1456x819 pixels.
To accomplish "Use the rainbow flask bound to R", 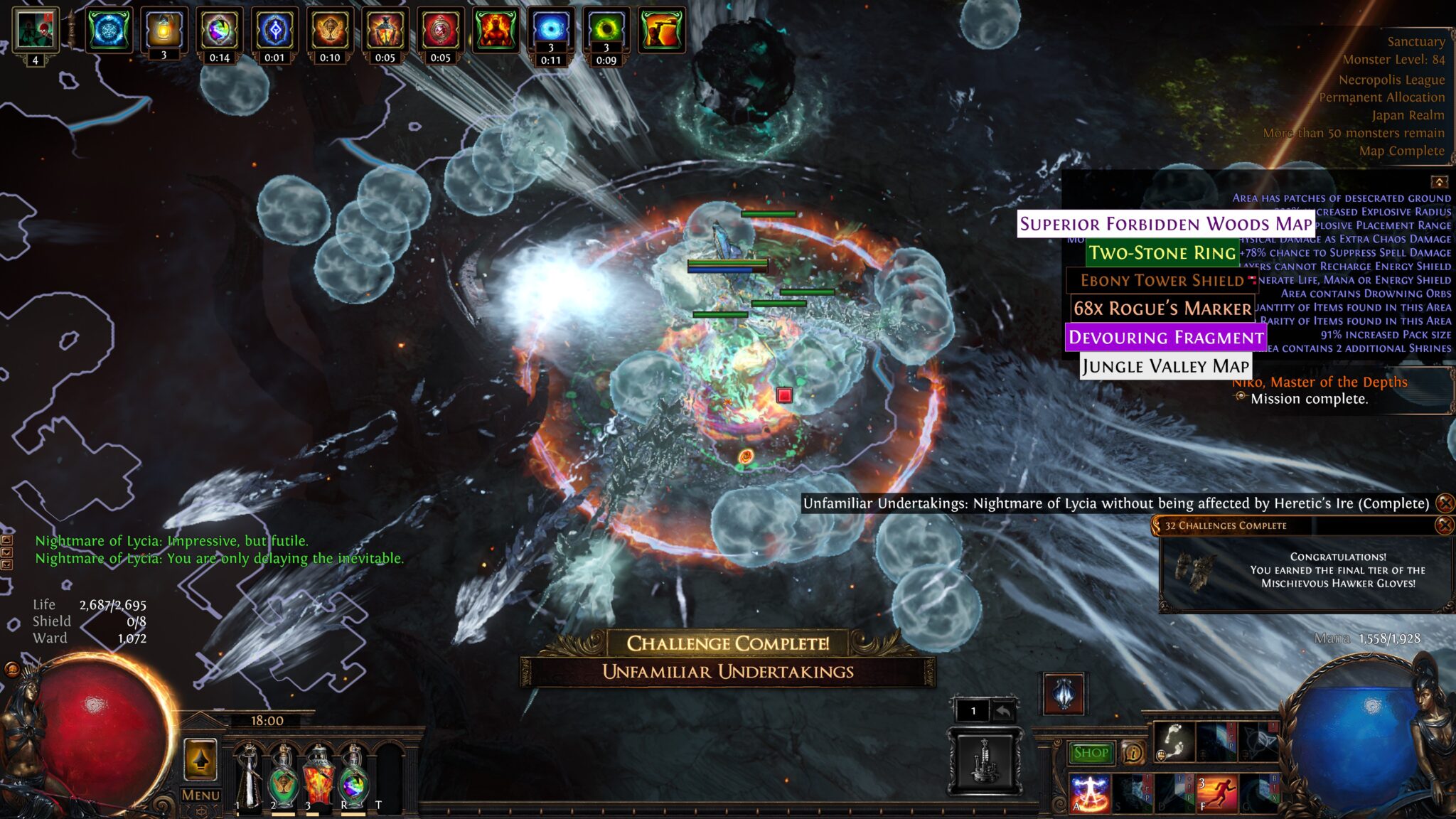I will [353, 775].
